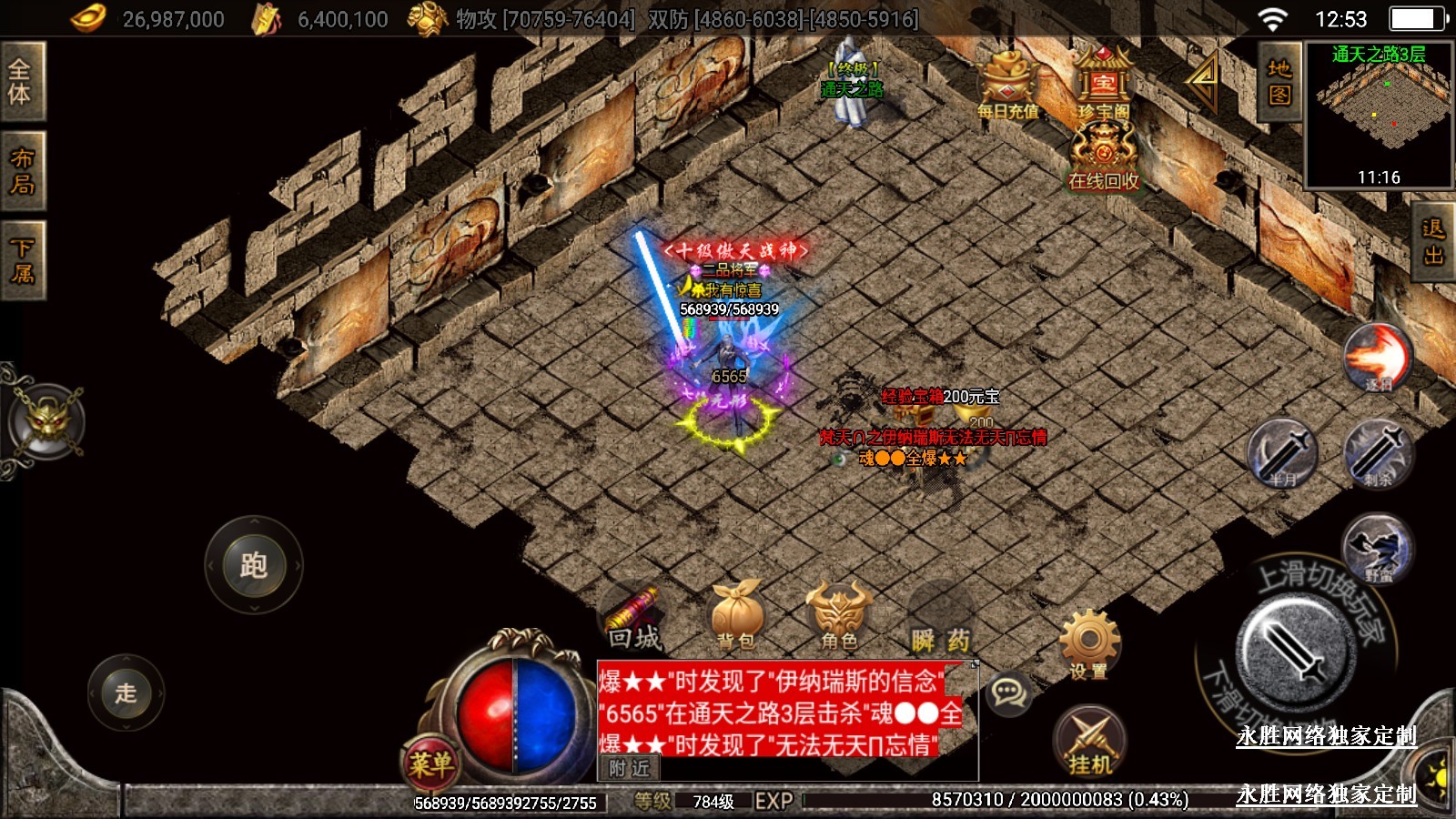This screenshot has width=1456, height=819.
Task: Open the 下属 subordinates button
Action: (x=22, y=260)
